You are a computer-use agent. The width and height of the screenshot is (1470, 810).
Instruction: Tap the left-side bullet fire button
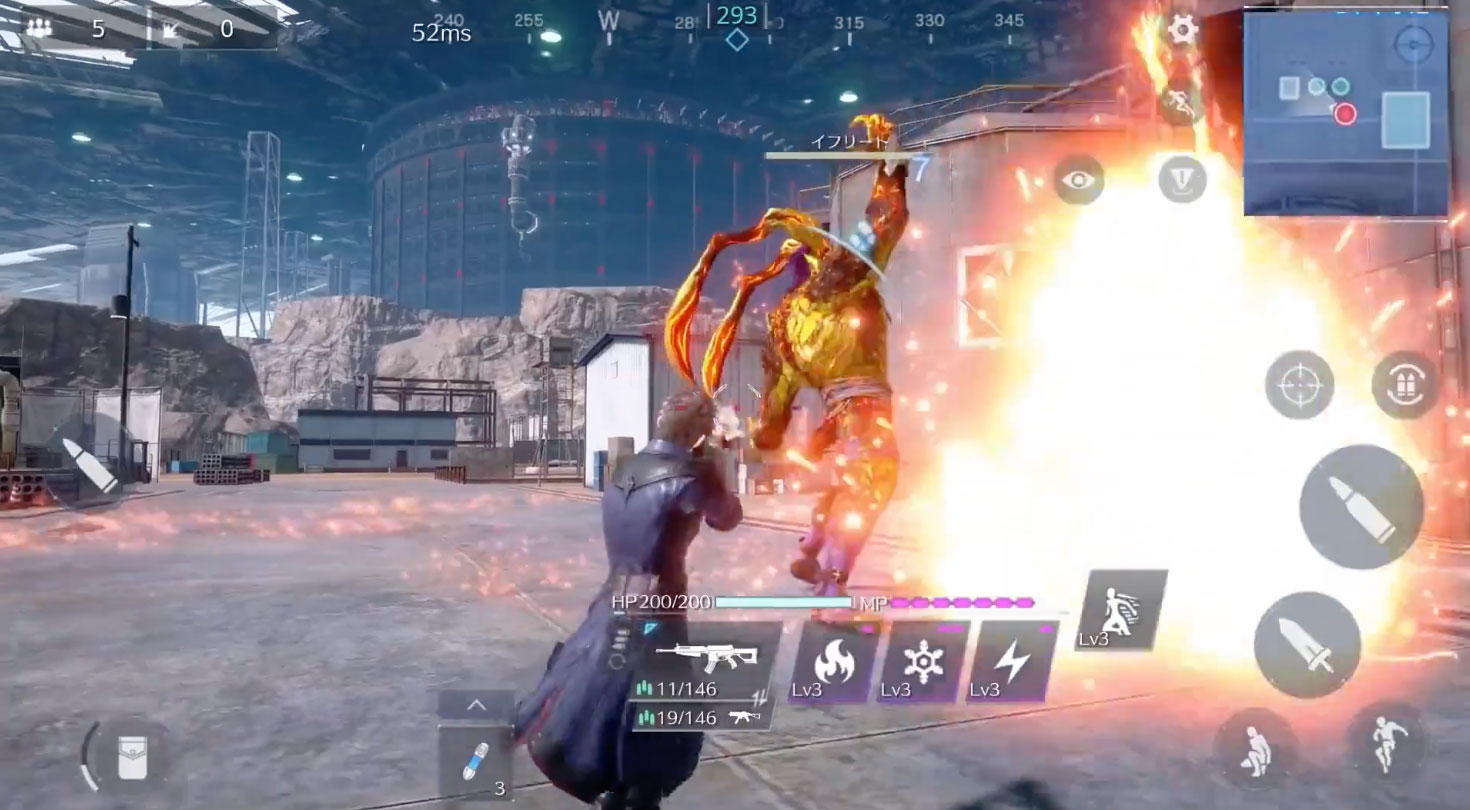[89, 466]
